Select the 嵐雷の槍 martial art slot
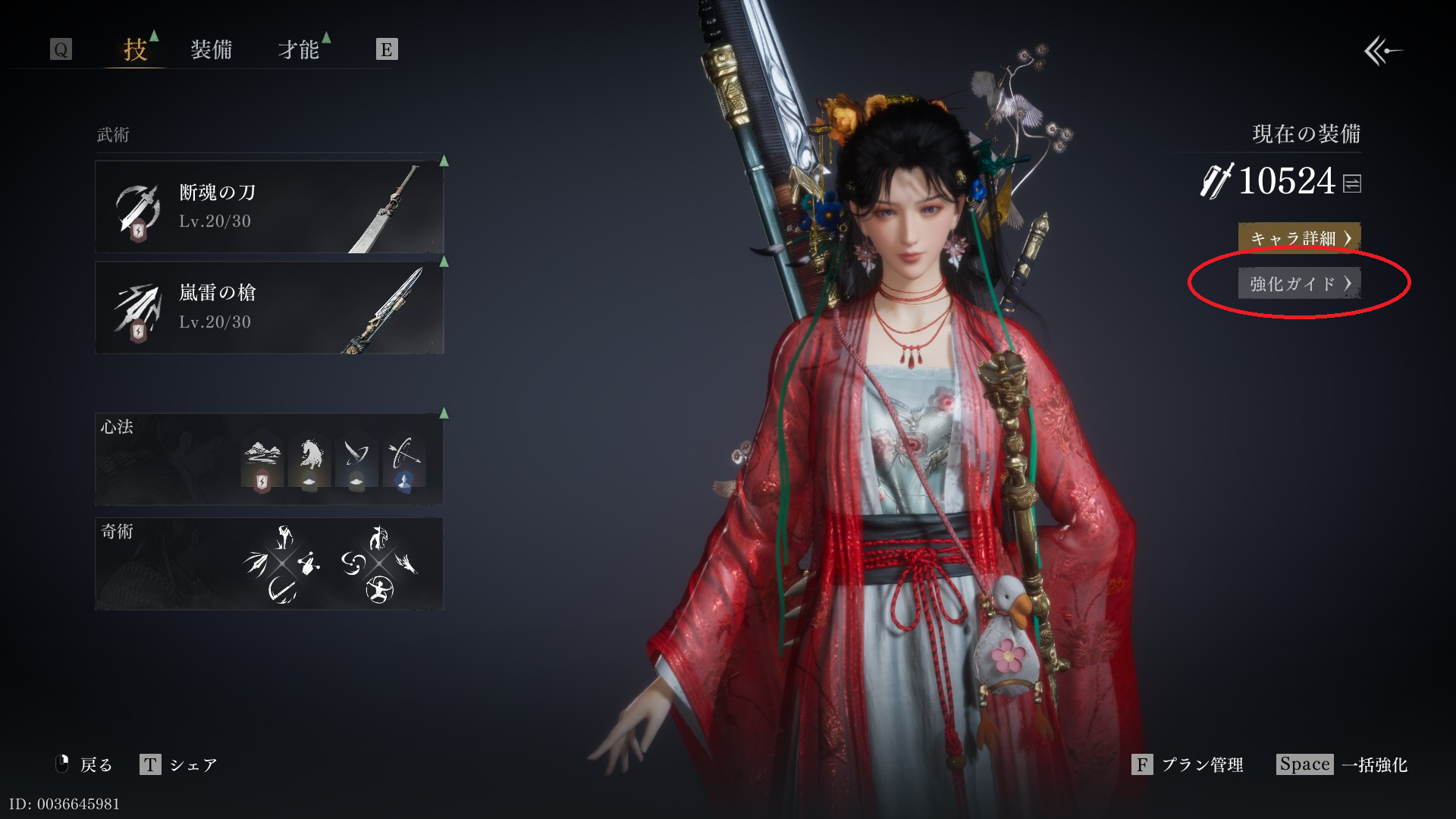 point(269,307)
